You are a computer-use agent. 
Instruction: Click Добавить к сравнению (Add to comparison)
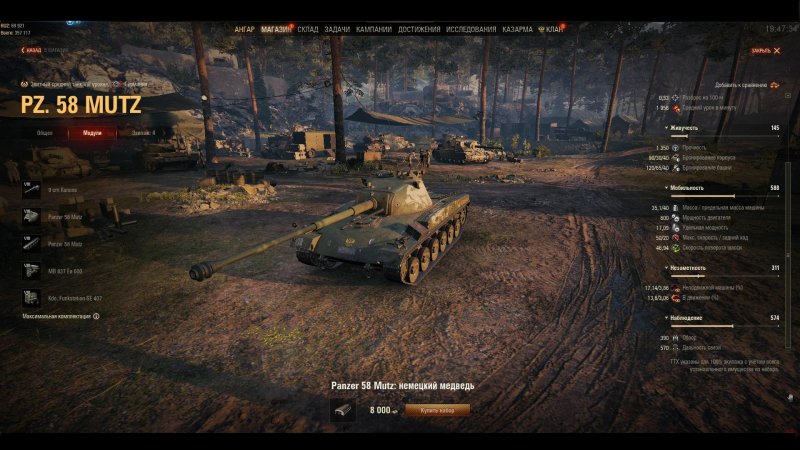click(744, 85)
